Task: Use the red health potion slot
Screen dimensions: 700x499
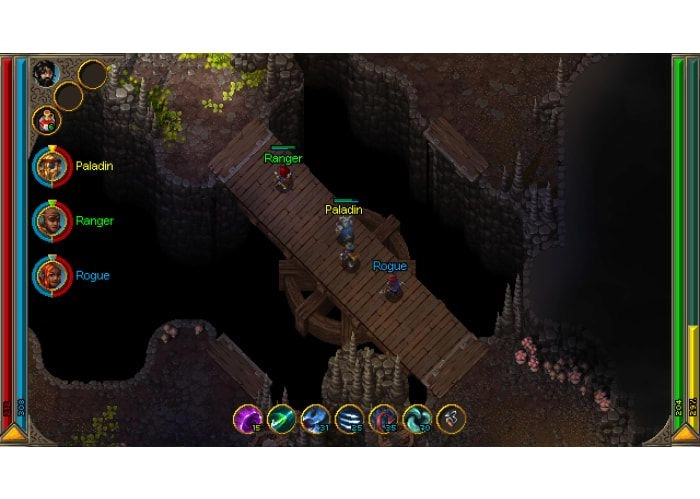Action: [46, 120]
